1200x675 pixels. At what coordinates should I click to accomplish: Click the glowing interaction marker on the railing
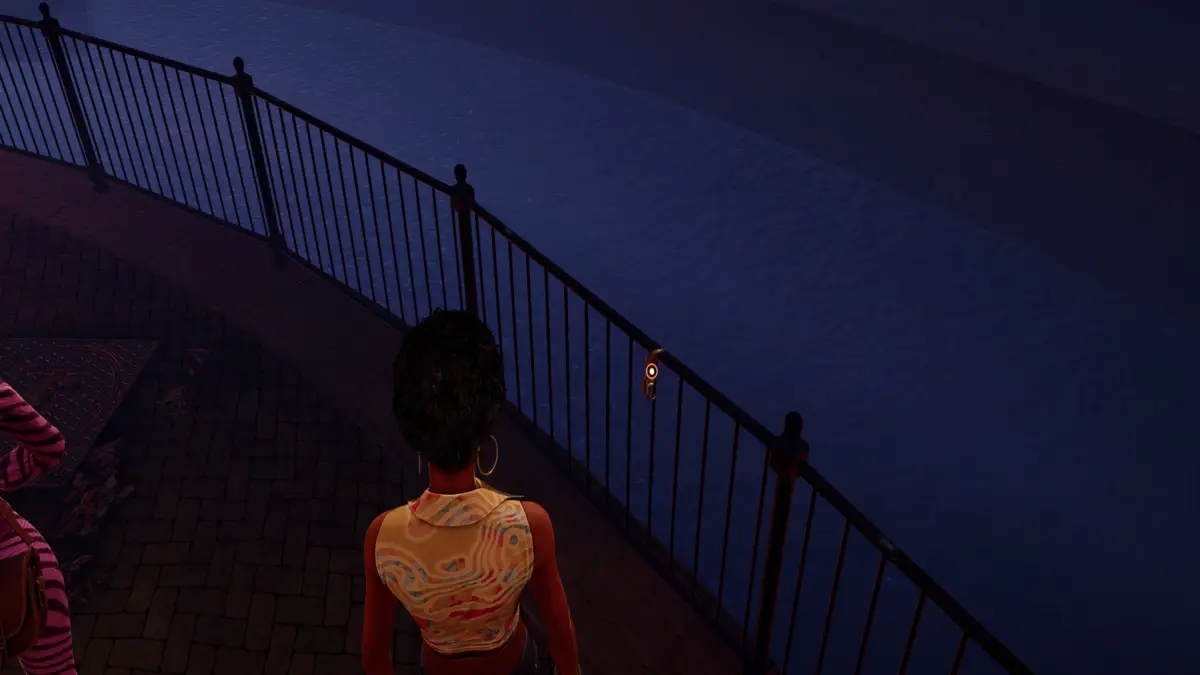tap(651, 371)
